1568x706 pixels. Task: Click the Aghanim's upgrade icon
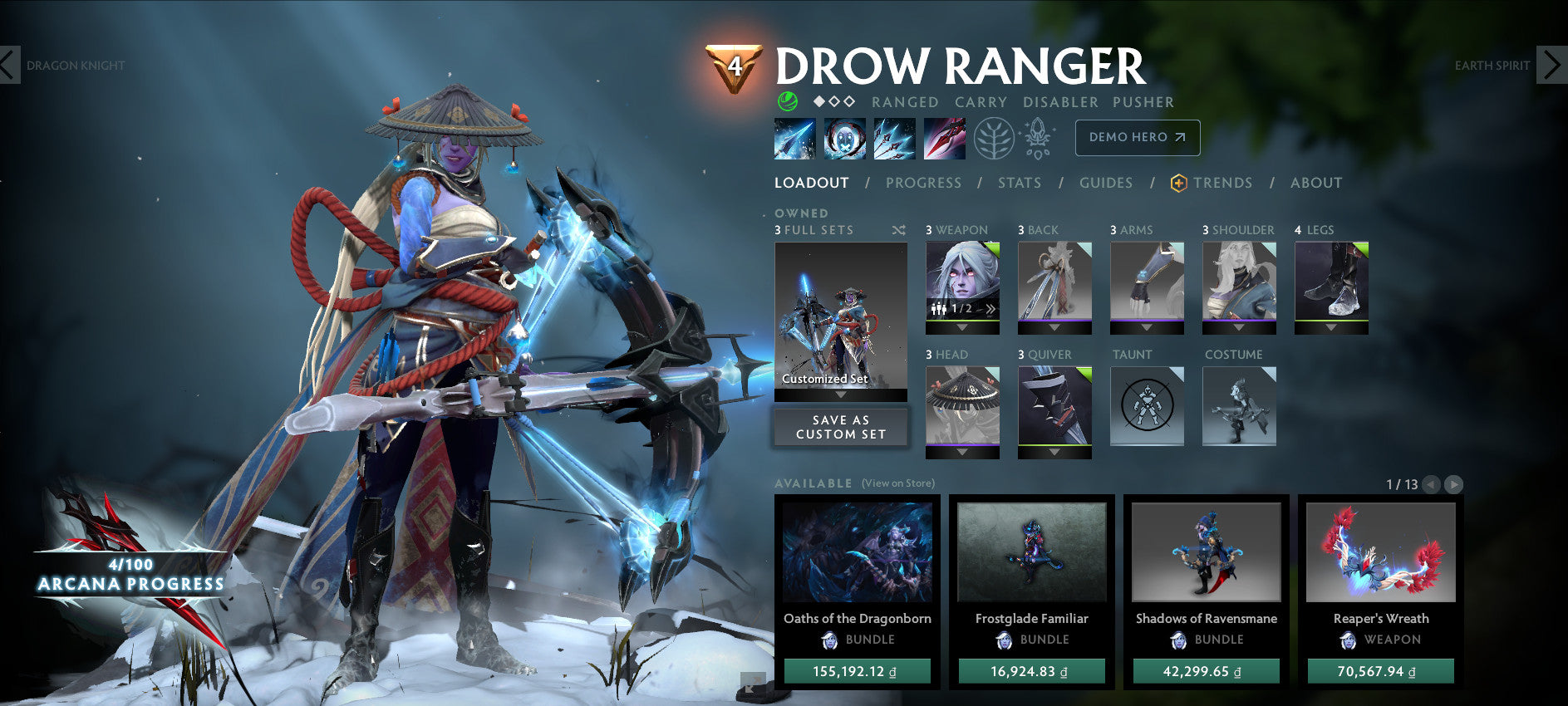[x=1037, y=138]
